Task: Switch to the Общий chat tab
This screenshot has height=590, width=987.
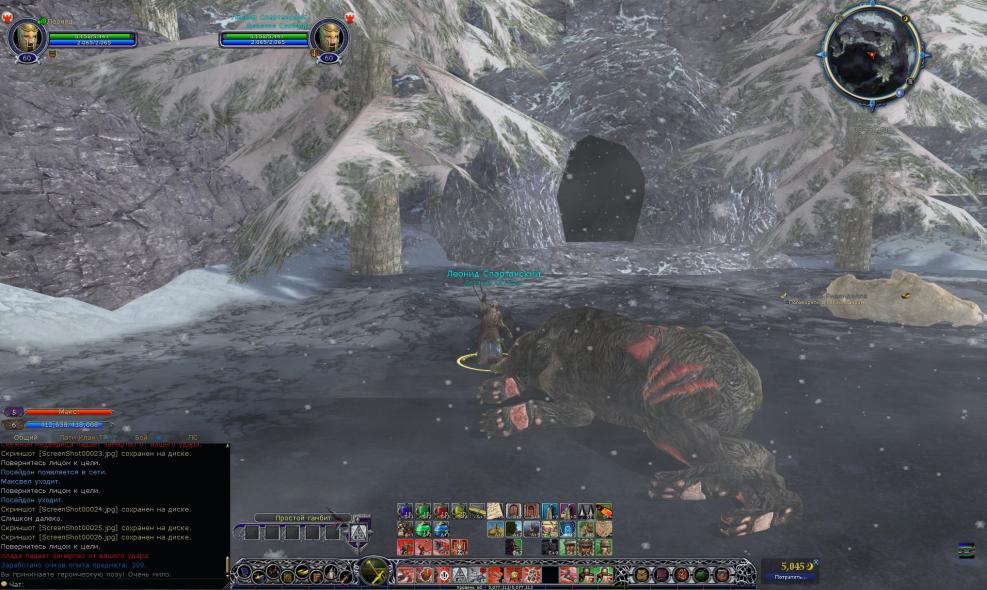Action: click(x=26, y=438)
